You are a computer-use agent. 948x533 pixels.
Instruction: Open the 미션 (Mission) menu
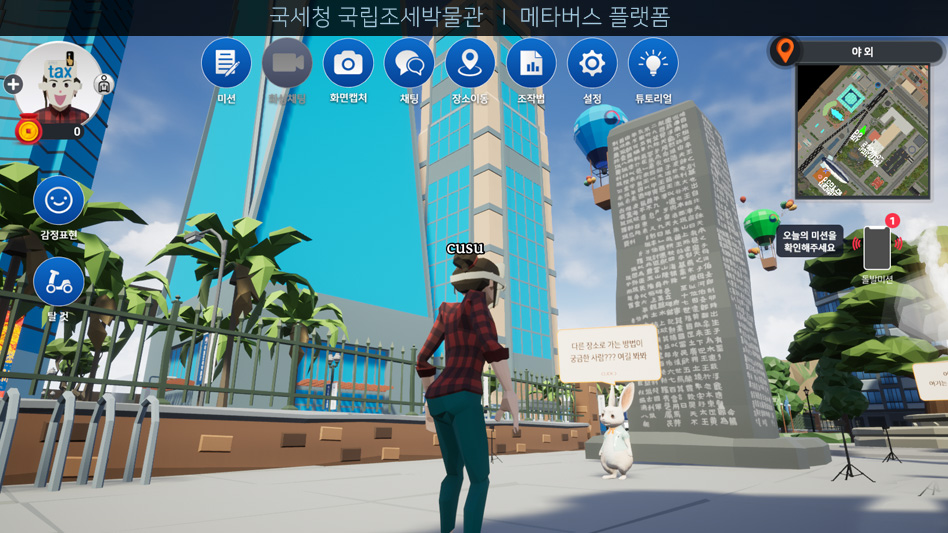(226, 64)
